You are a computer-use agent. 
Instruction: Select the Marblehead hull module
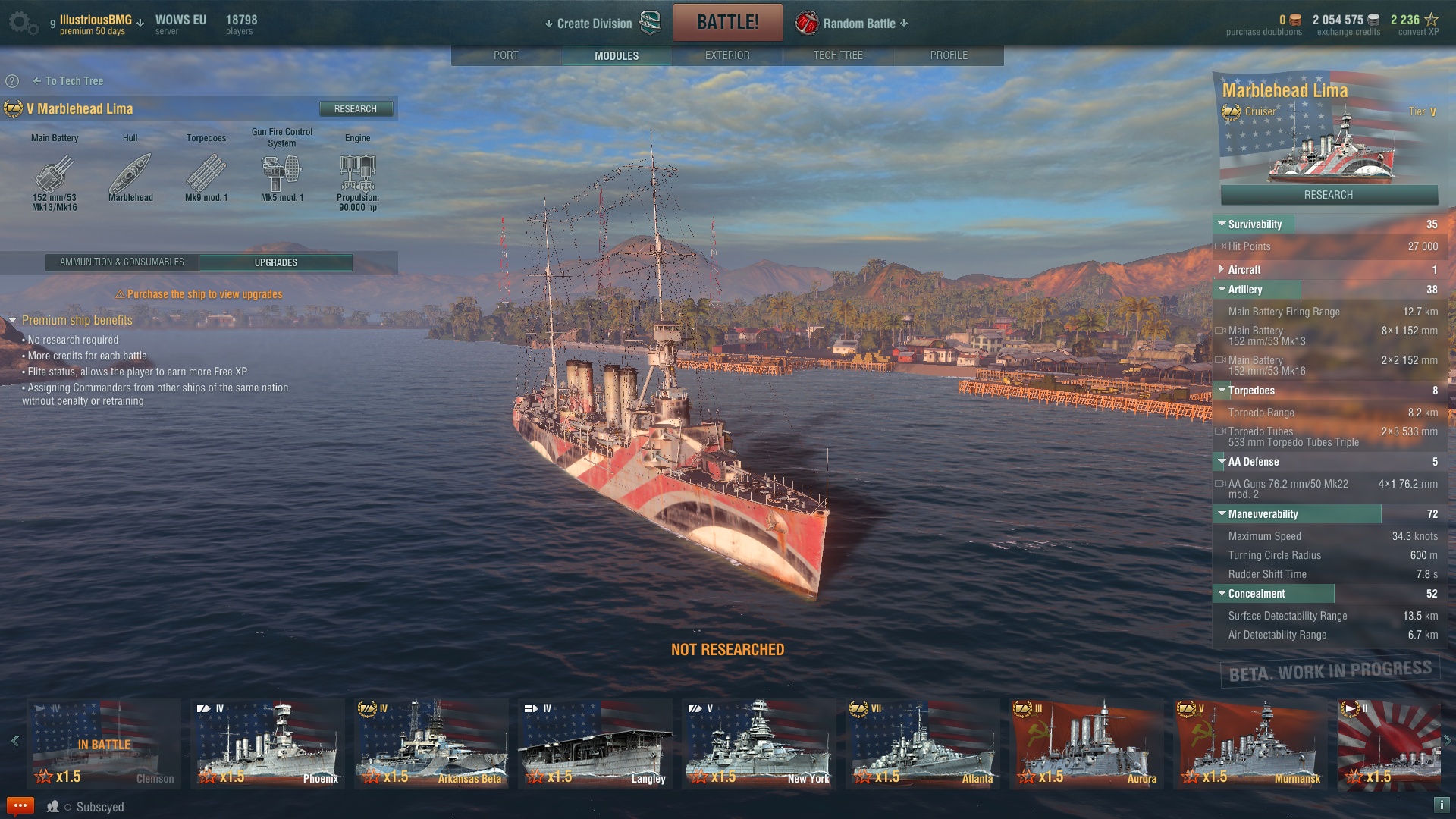pos(130,175)
